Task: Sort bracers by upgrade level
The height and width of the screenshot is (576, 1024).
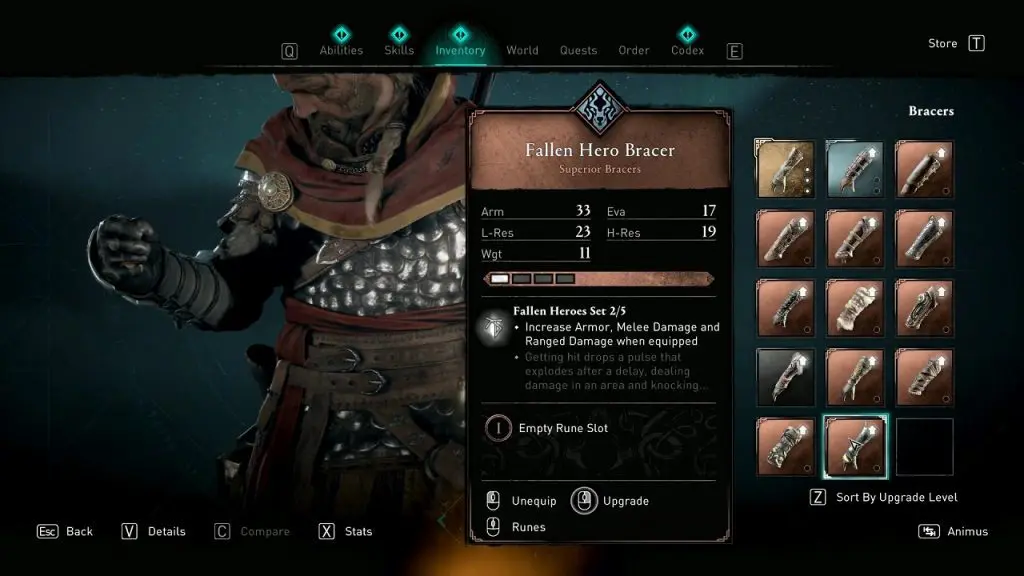Action: coord(897,497)
